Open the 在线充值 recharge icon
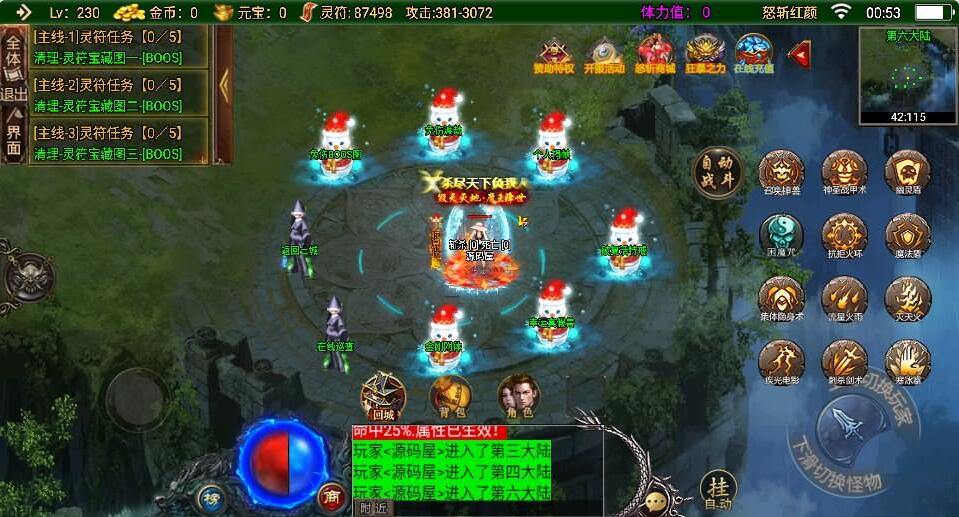 (753, 54)
